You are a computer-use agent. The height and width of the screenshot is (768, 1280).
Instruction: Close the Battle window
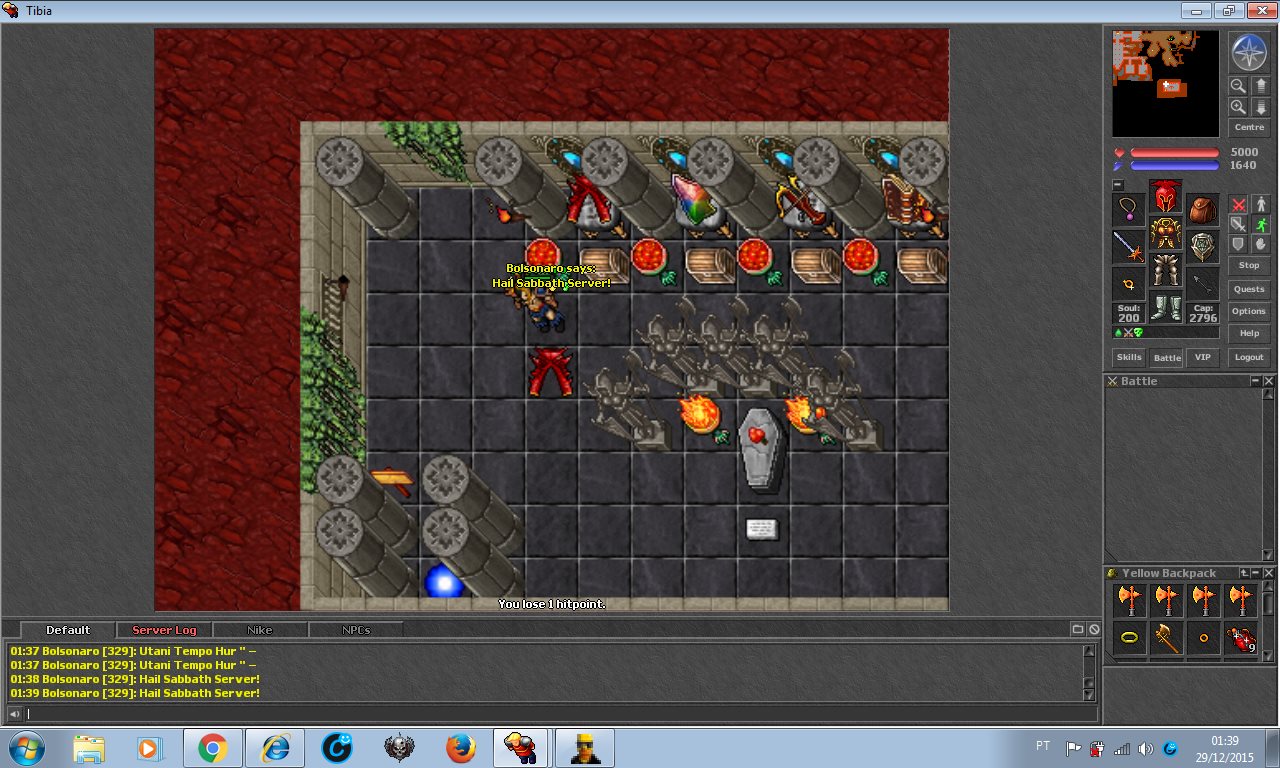click(x=1269, y=381)
